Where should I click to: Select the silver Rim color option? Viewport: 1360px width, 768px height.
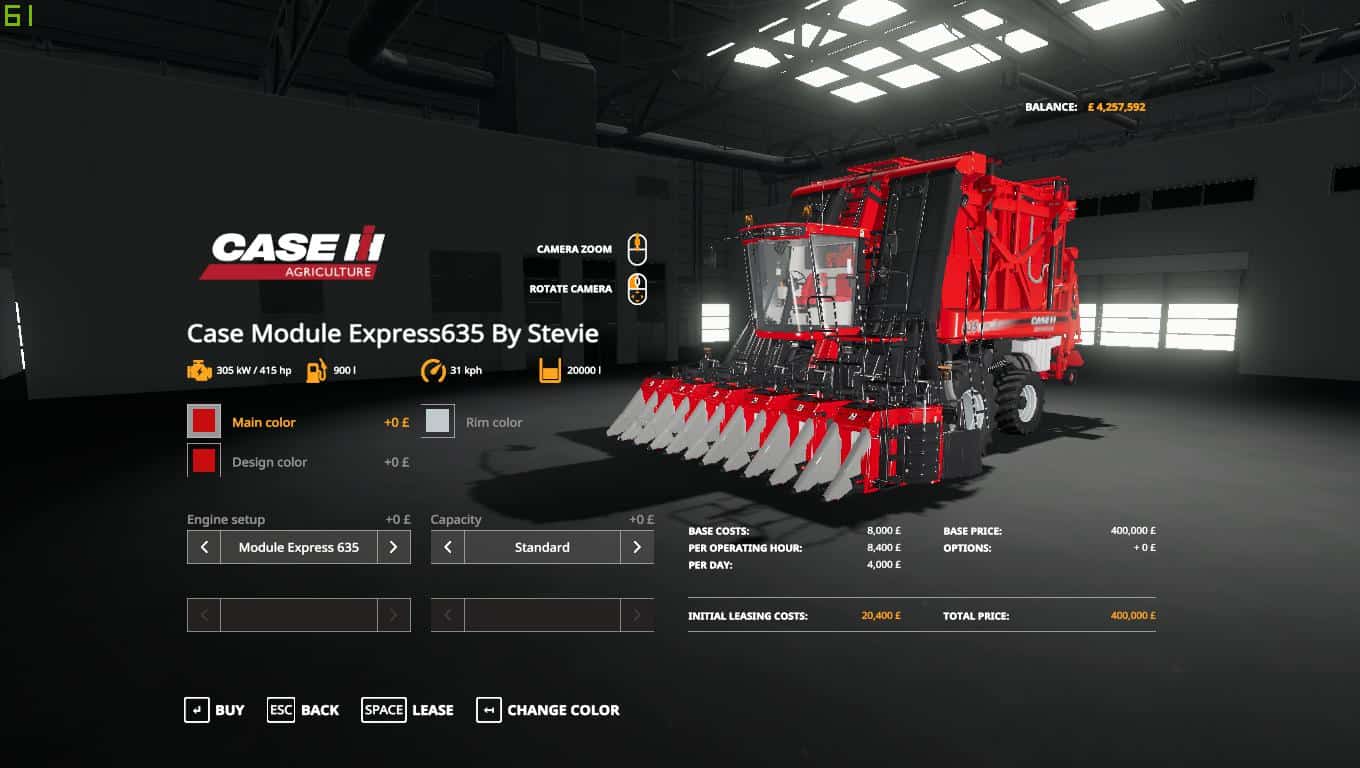pos(438,420)
